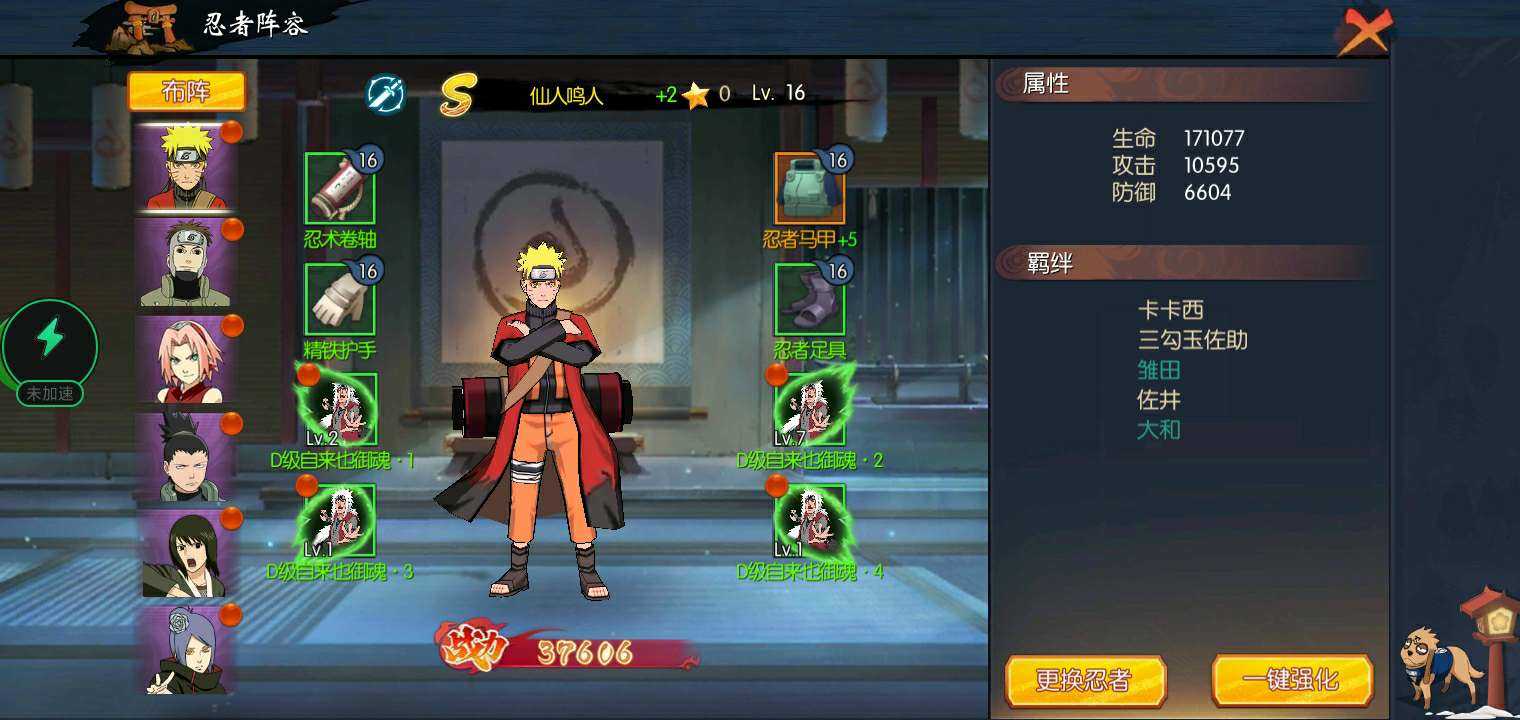The width and height of the screenshot is (1520, 720).
Task: Open the 忍术卷轴 scroll equipment slot
Action: (x=340, y=188)
